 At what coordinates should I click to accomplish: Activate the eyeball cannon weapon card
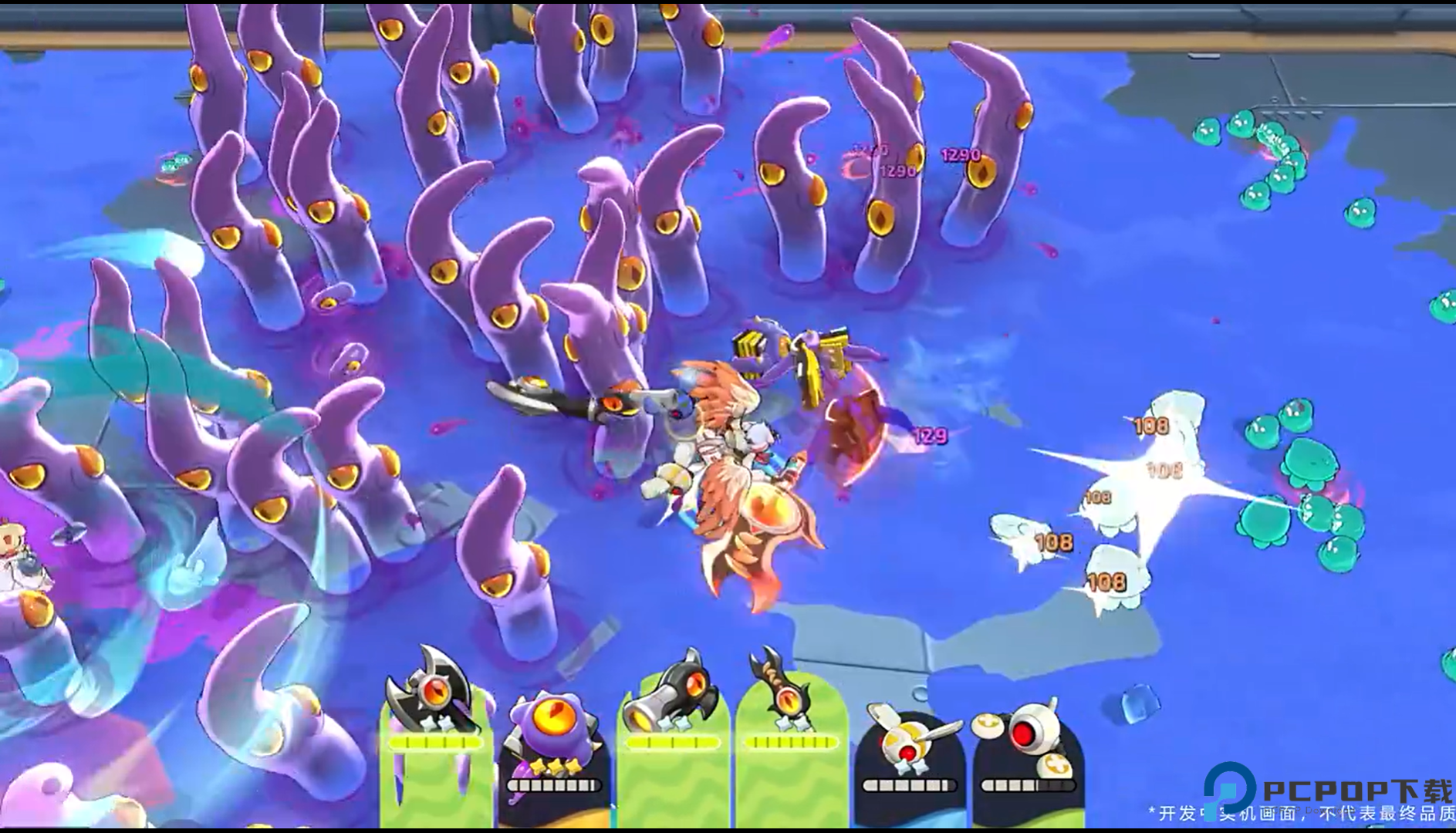click(x=673, y=737)
